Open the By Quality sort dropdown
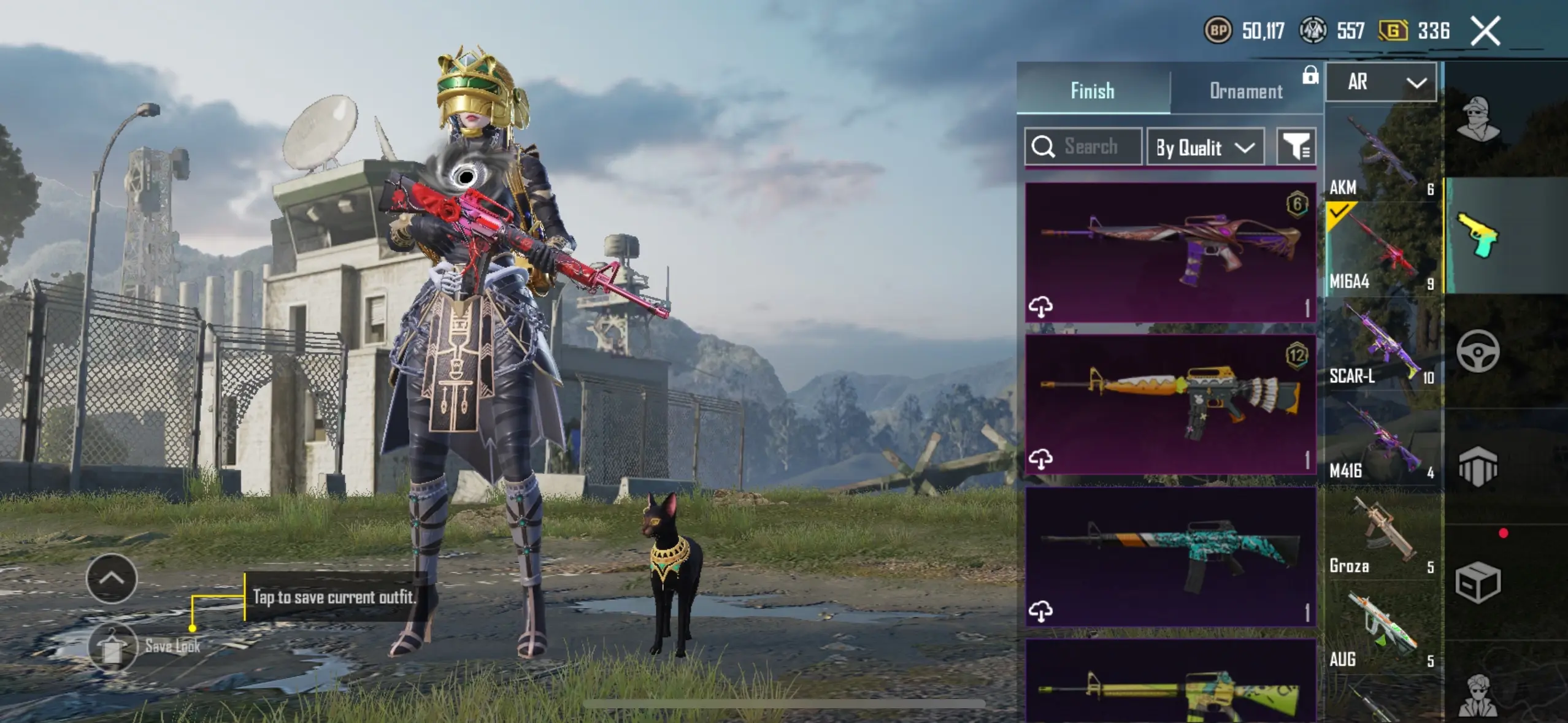 1205,147
